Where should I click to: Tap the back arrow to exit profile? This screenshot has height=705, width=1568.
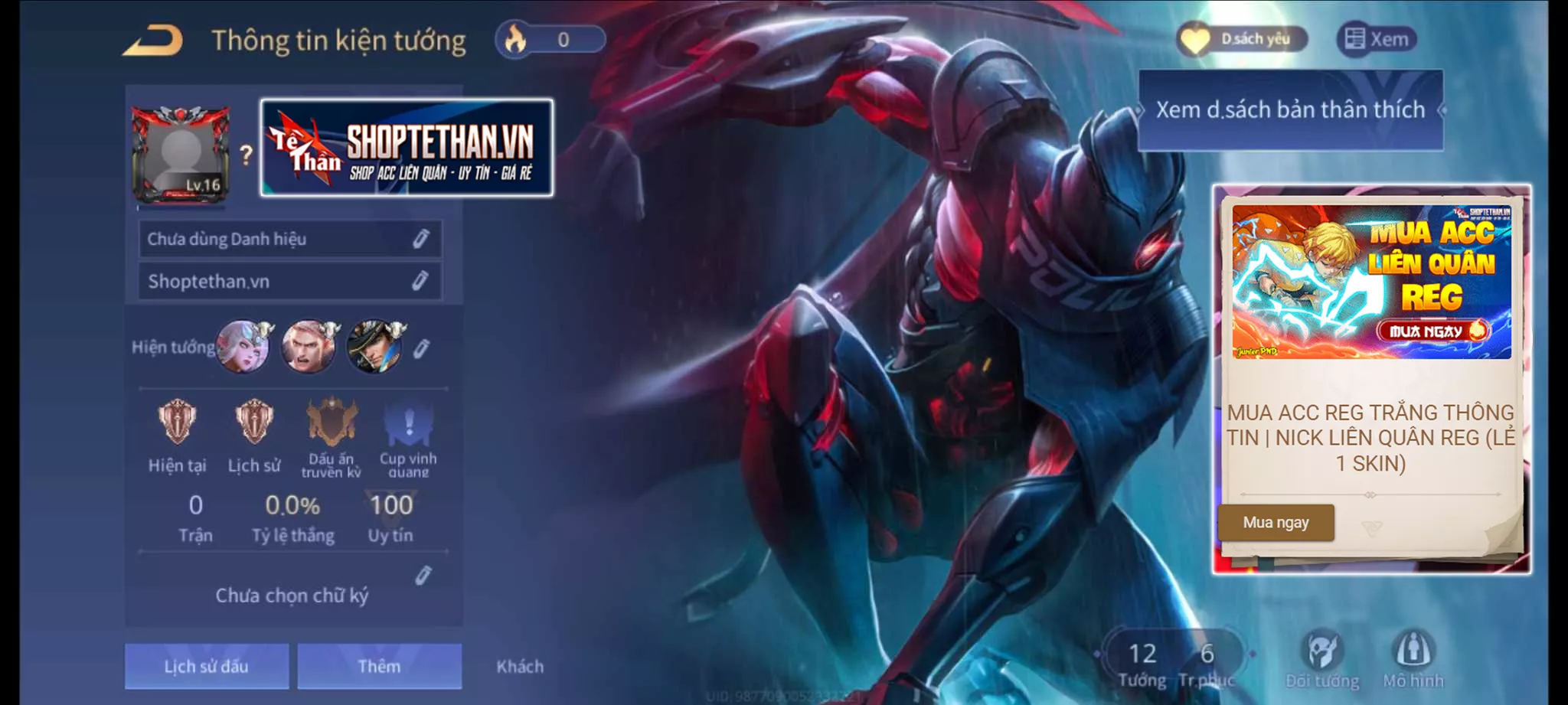tap(153, 40)
